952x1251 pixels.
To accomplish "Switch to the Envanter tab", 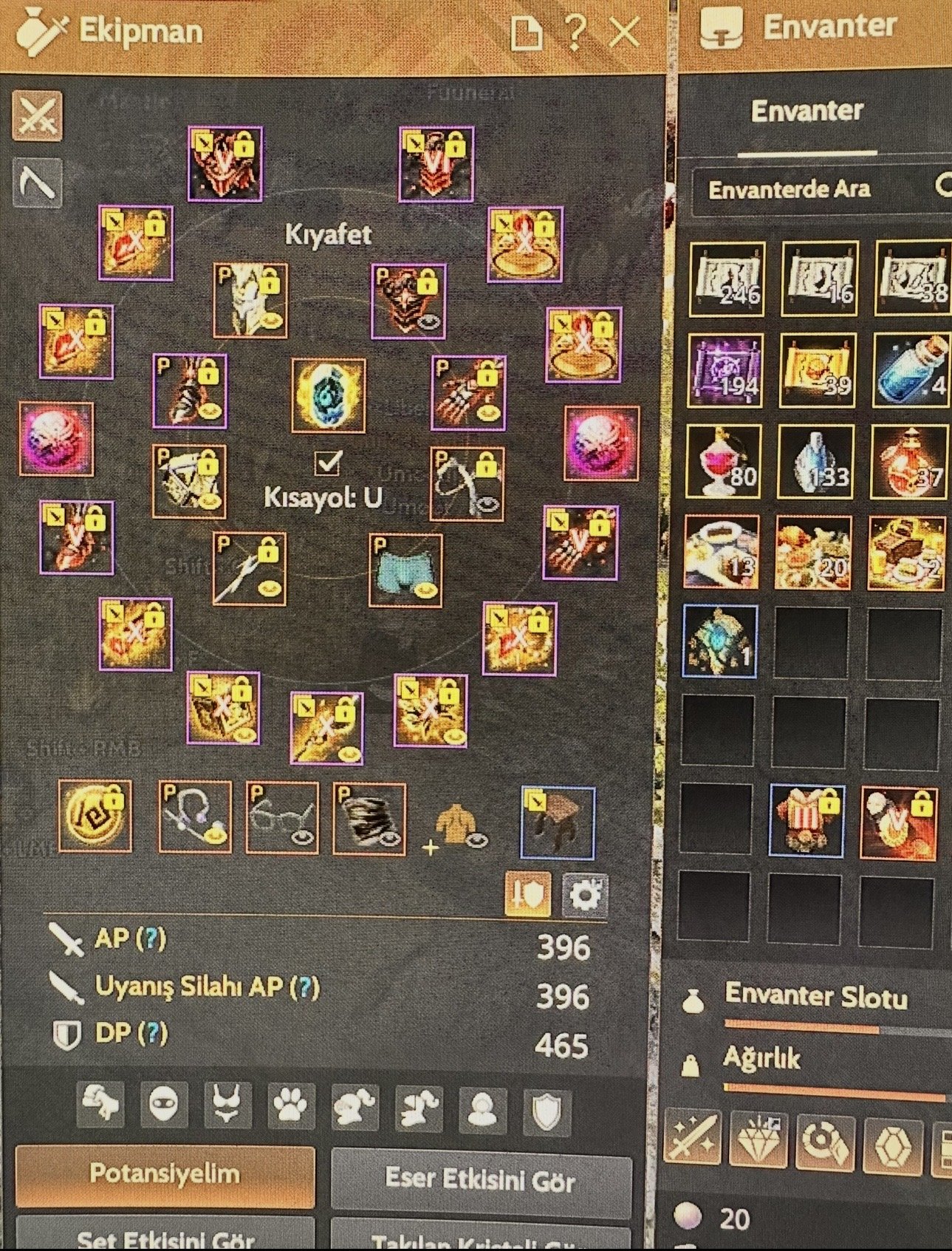I will (808, 112).
